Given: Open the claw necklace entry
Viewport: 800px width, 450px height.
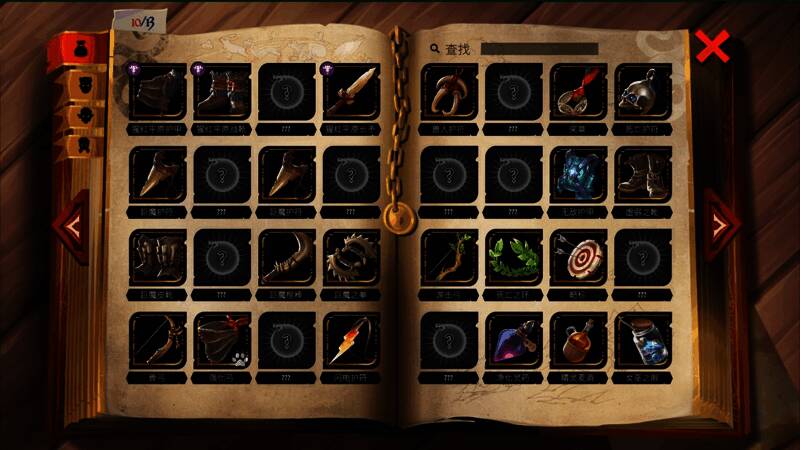Looking at the screenshot, I should [x=449, y=91].
